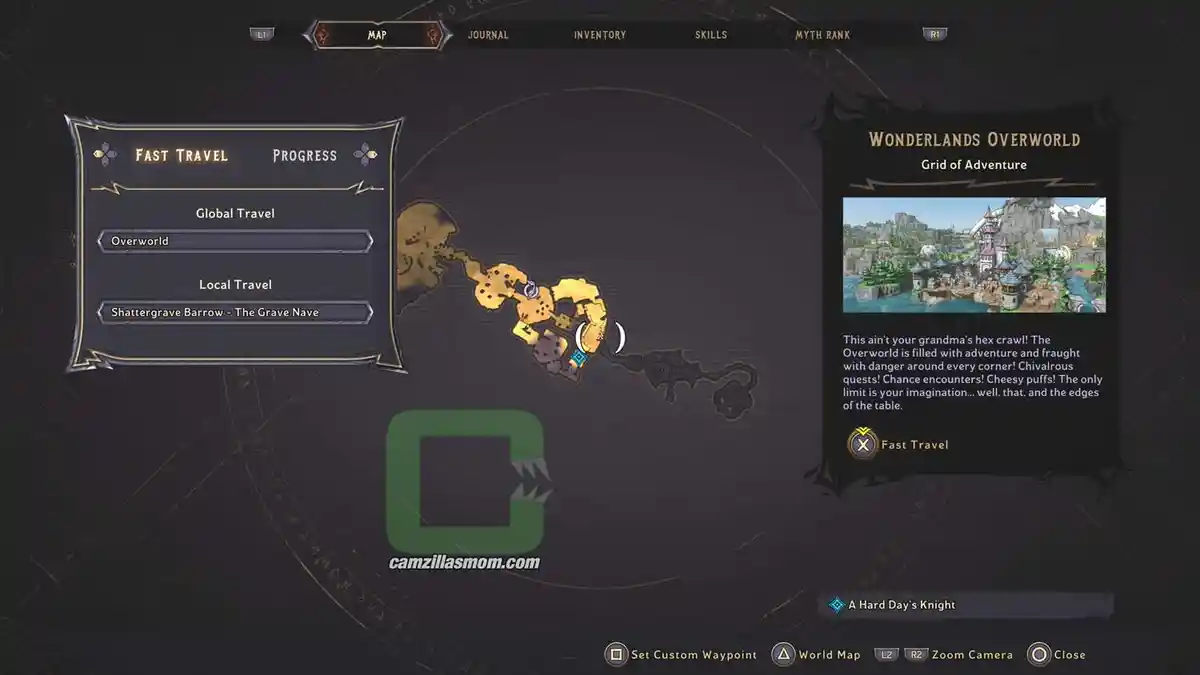Screen dimensions: 1200x675
Task: Show the Myth Rank tab
Action: 822,35
